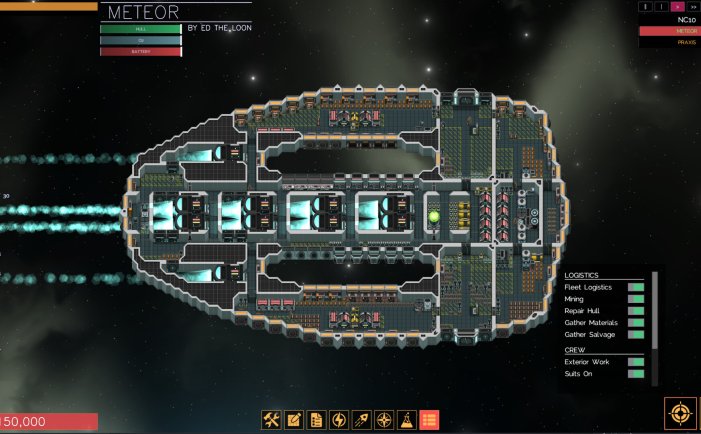Toggle Exterior Work for the crew
This screenshot has width=701, height=434.
tap(635, 362)
